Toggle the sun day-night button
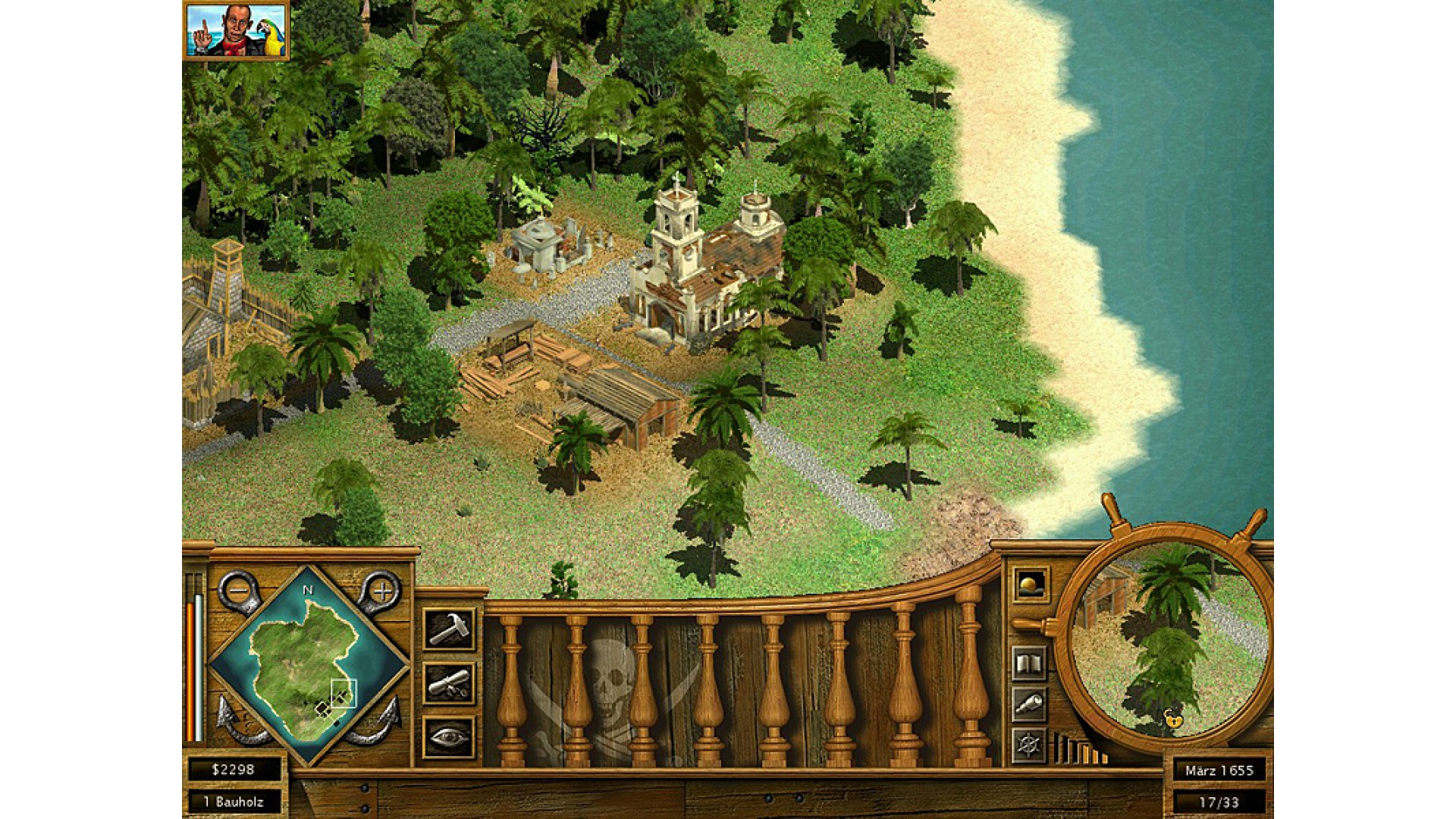This screenshot has width=1456, height=819. pyautogui.click(x=1031, y=585)
